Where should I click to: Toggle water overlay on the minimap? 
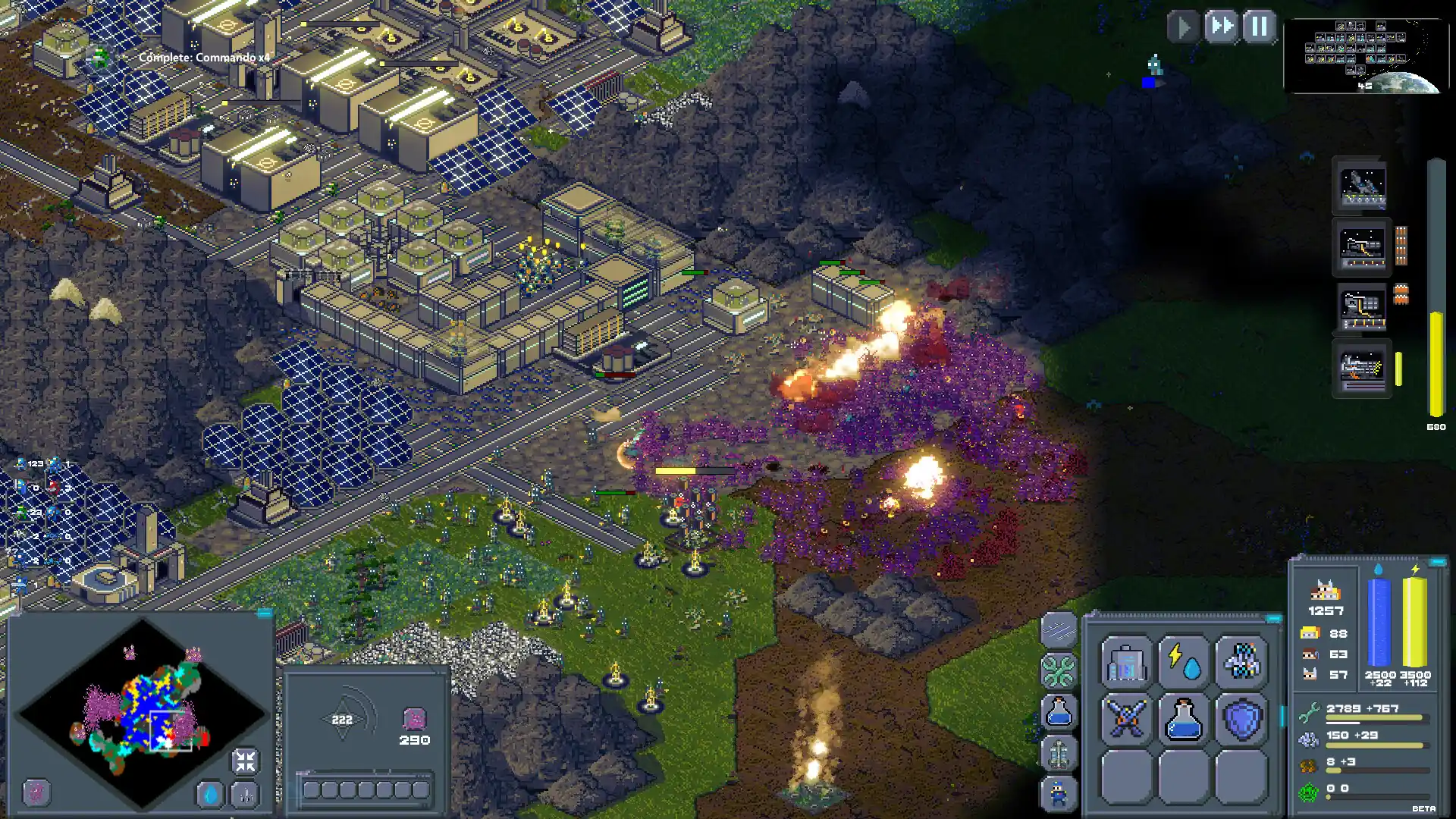click(209, 794)
